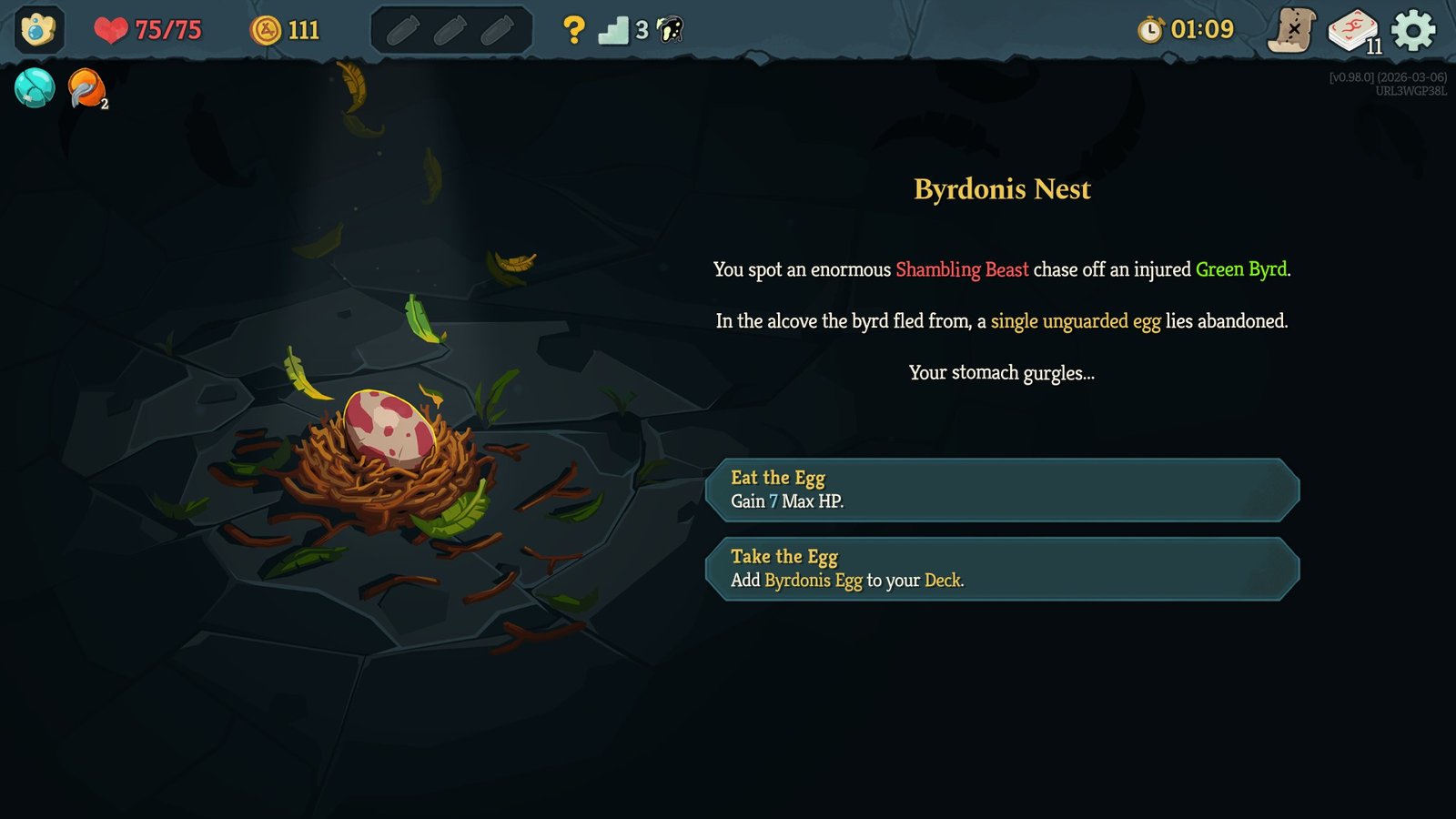1456x819 pixels.
Task: Choose Eat the Egg option
Action: (x=1001, y=490)
